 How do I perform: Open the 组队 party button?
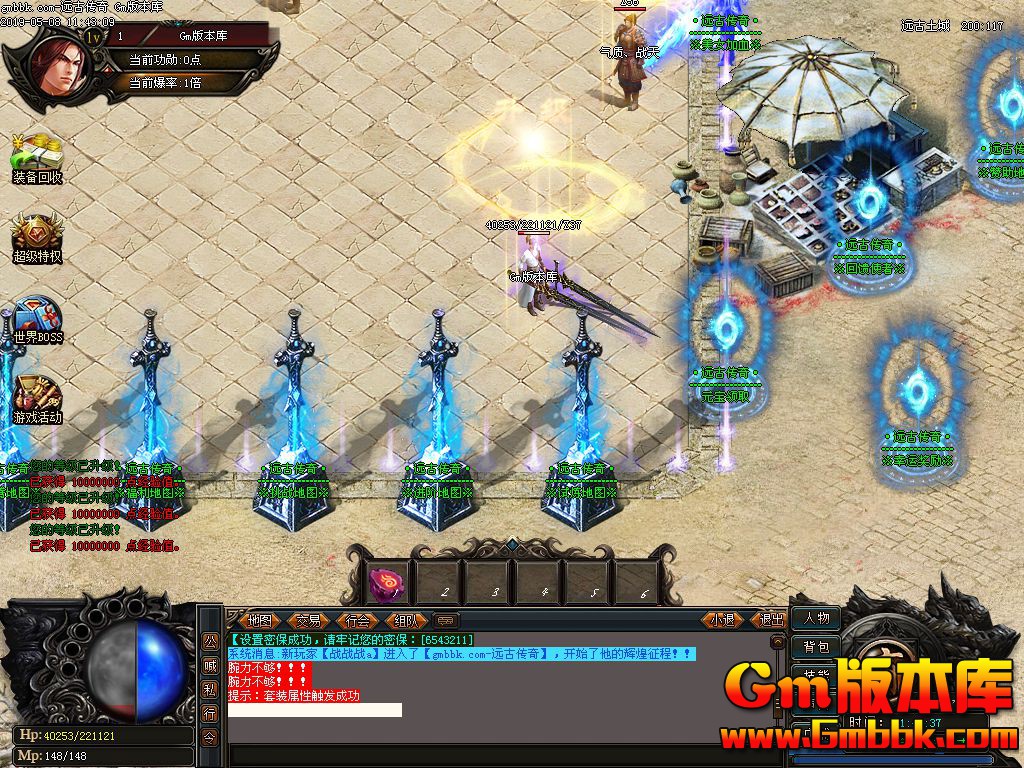point(406,620)
